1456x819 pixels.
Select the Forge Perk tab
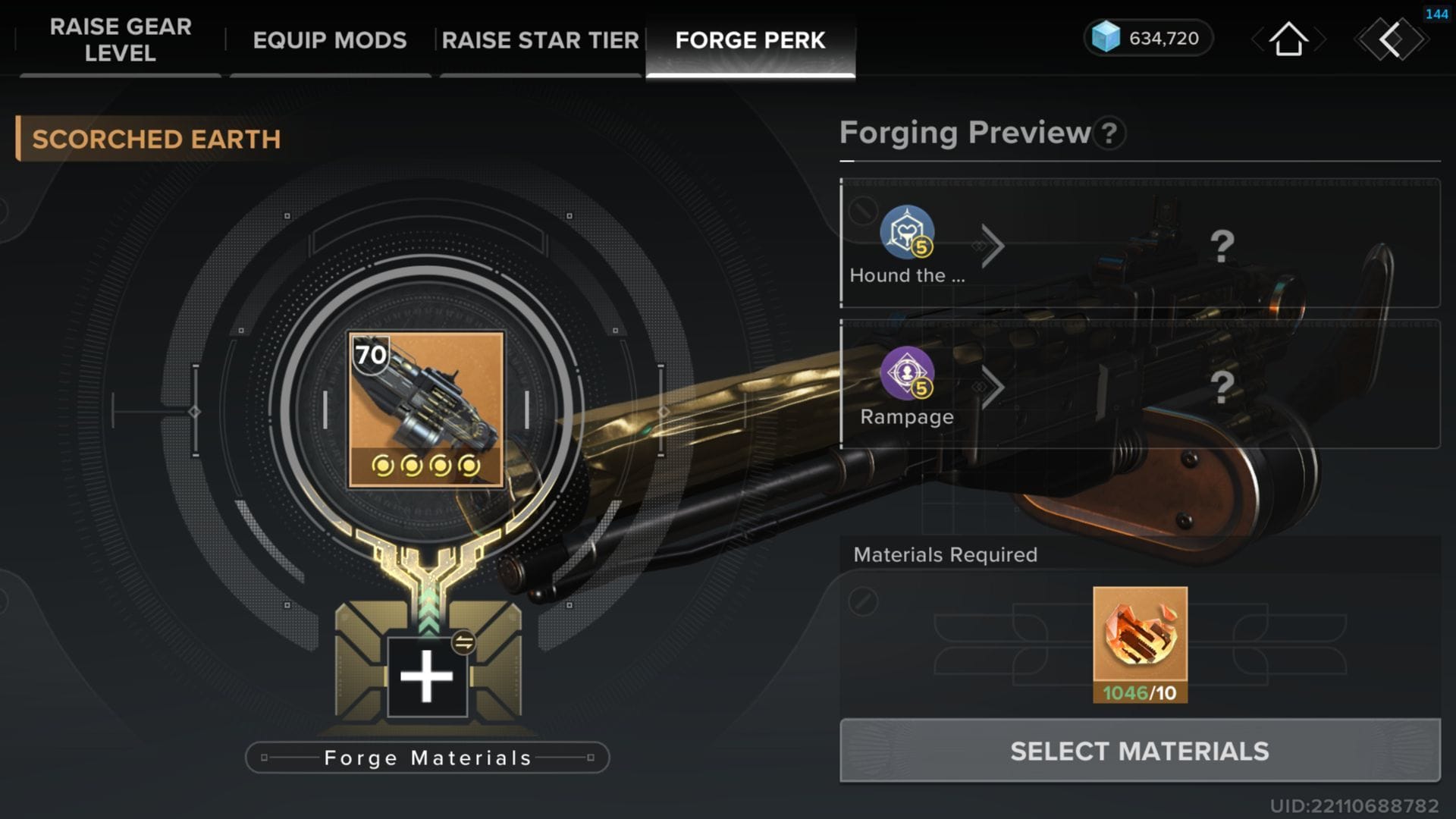click(750, 39)
